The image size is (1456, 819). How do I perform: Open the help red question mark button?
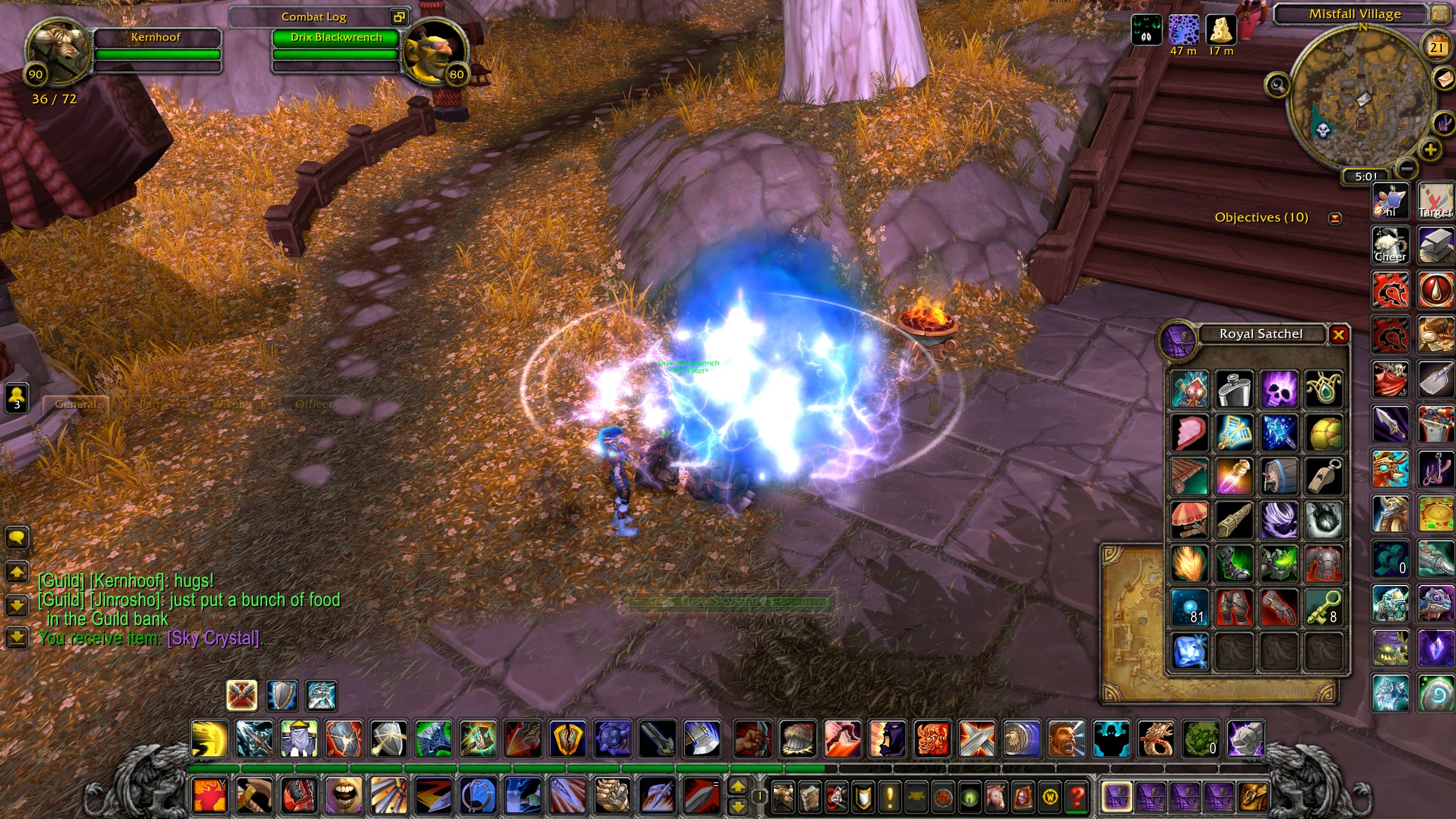(x=1077, y=796)
